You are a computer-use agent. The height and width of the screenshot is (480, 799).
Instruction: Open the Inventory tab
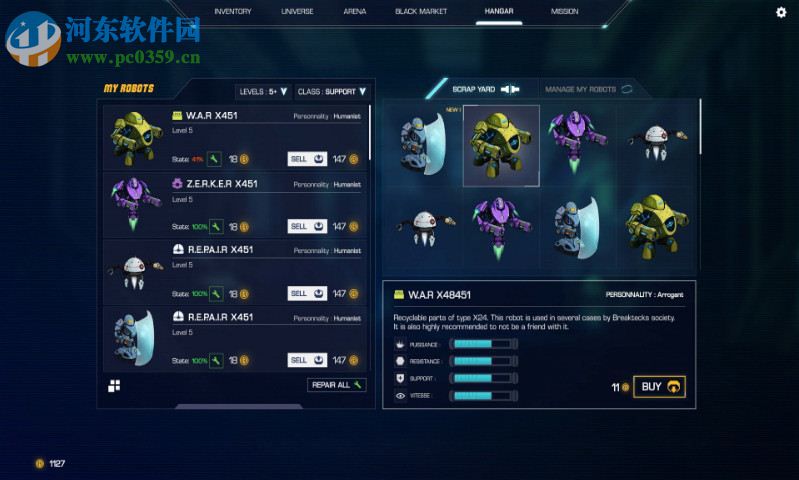232,12
